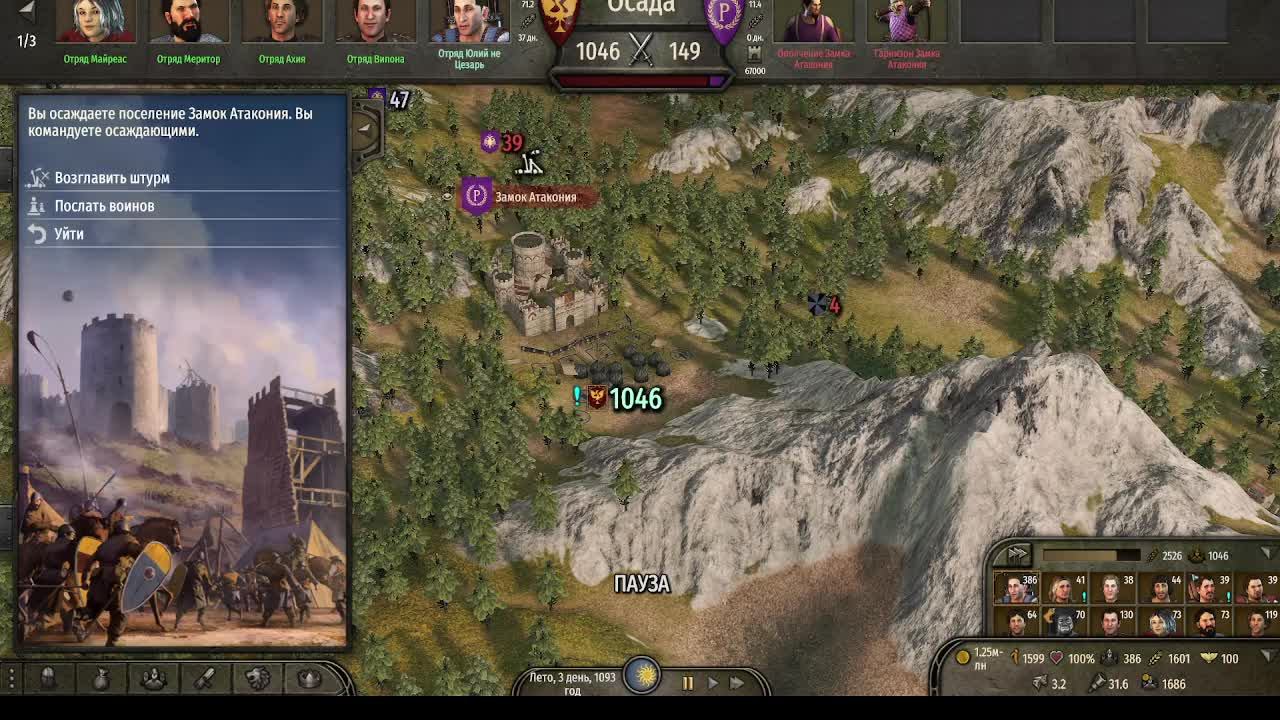Viewport: 1280px width, 720px height.
Task: Open inventory via the helmet icon
Action: pos(46,678)
